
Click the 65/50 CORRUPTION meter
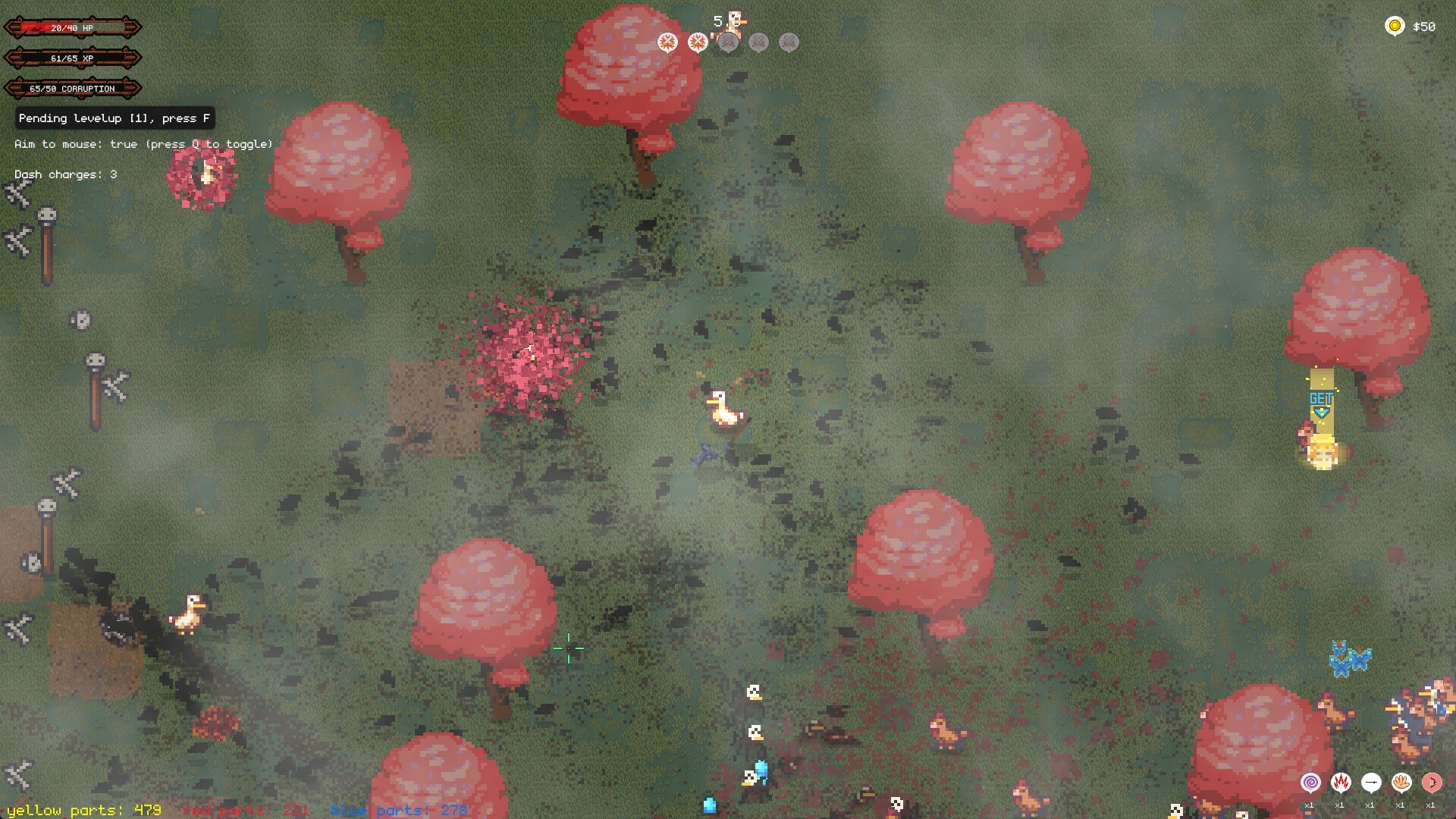pyautogui.click(x=72, y=88)
